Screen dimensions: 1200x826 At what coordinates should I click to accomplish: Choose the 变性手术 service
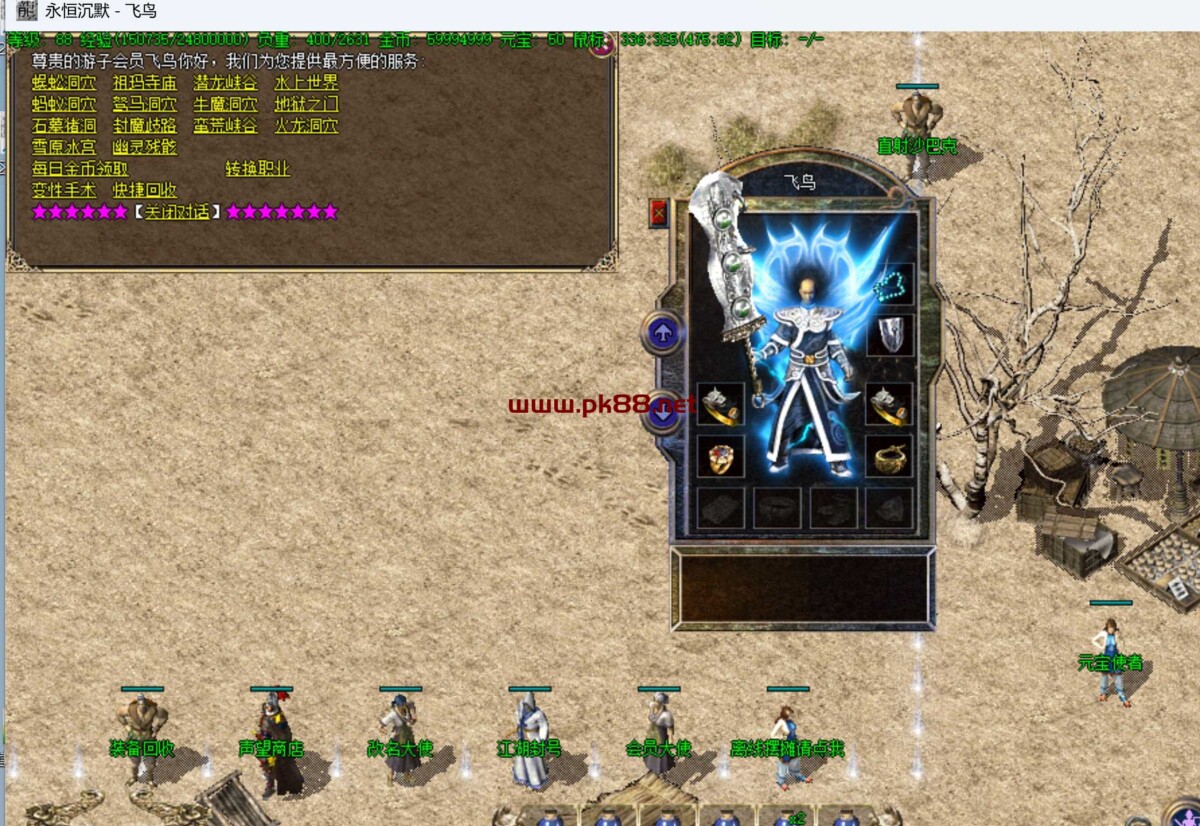(64, 190)
